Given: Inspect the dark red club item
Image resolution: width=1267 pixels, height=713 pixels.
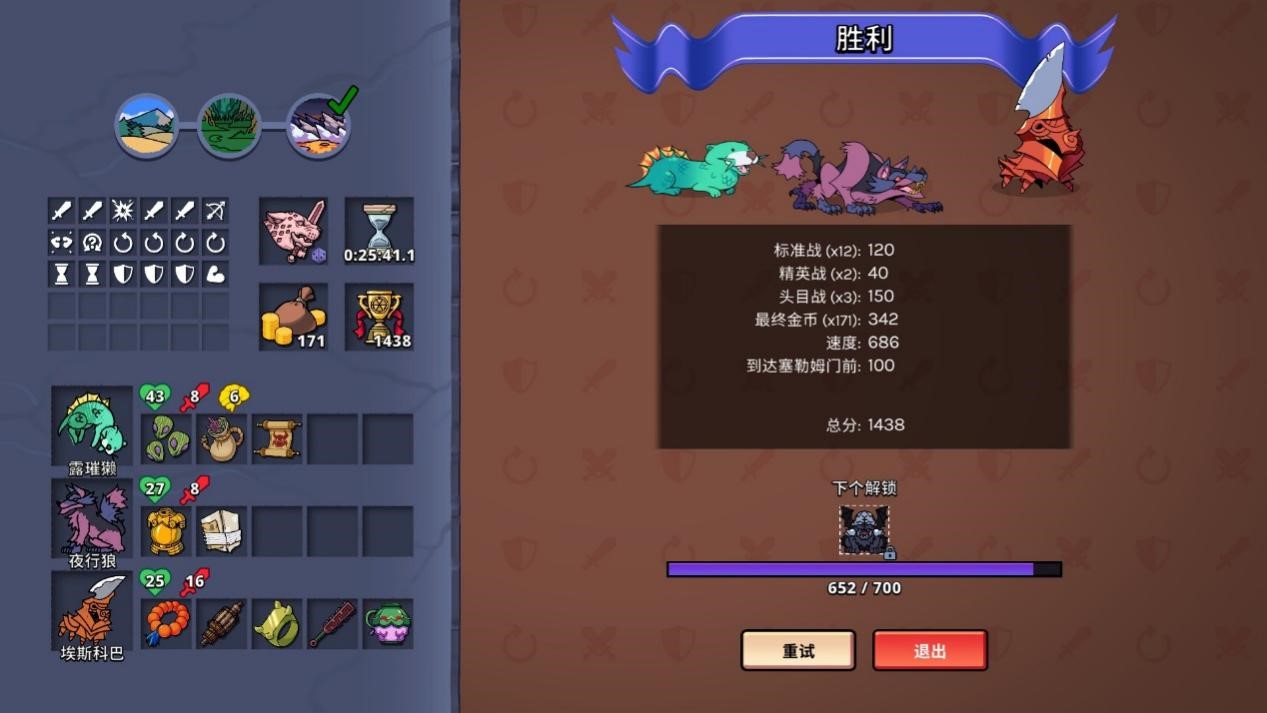Looking at the screenshot, I should pos(332,624).
